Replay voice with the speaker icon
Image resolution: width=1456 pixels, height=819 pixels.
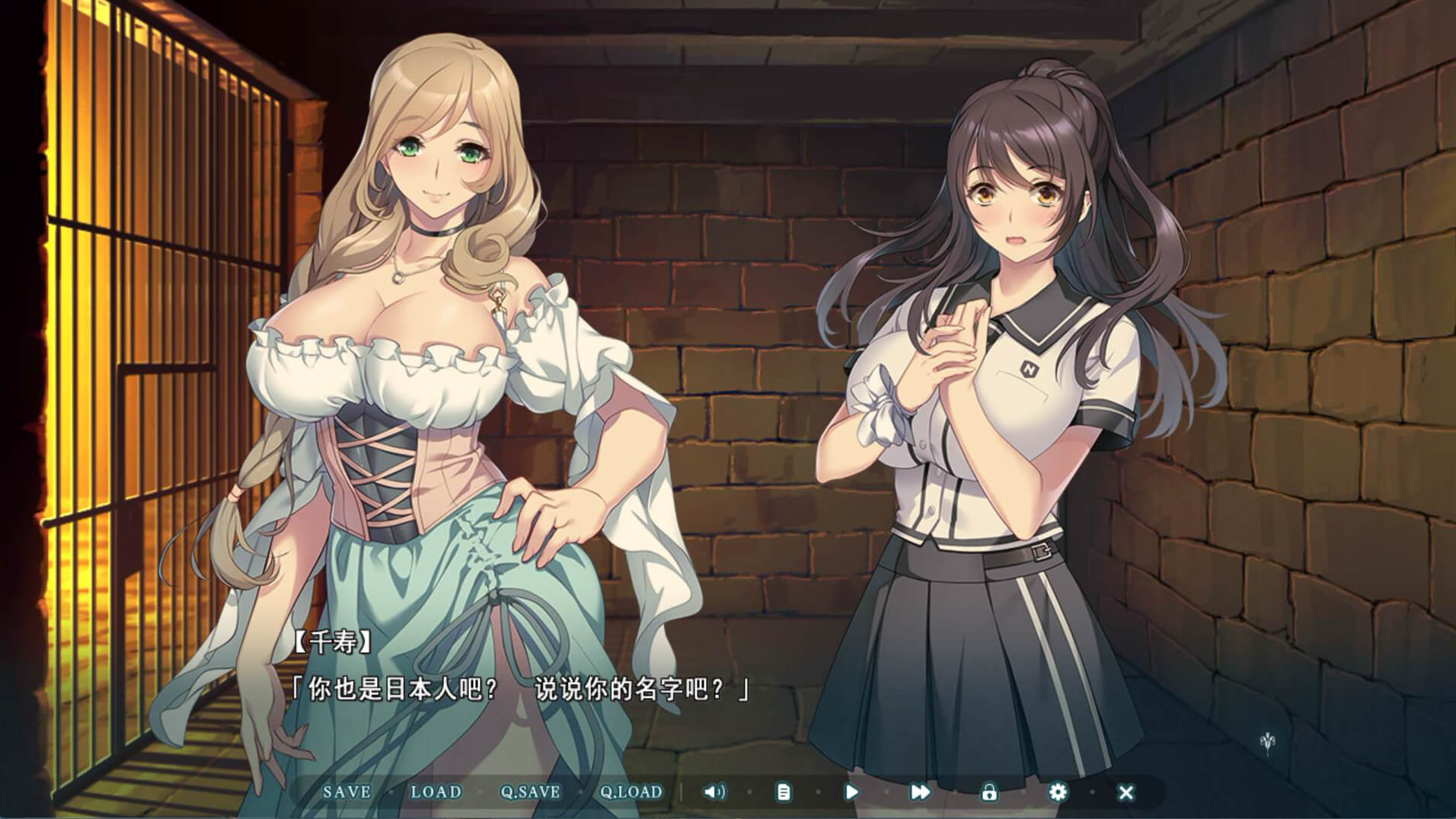pos(714,792)
